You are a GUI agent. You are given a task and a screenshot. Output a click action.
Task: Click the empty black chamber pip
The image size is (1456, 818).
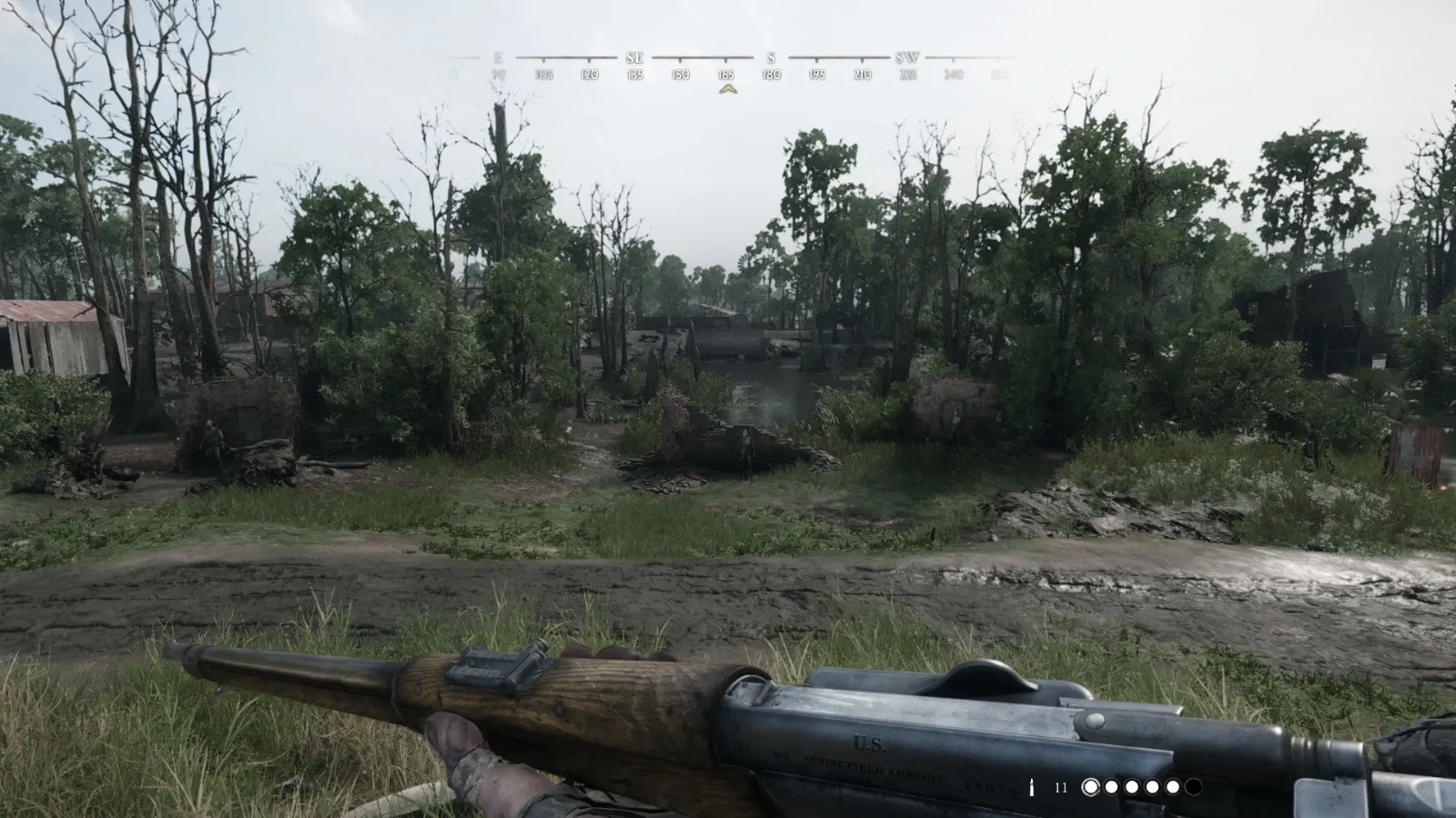point(1194,786)
